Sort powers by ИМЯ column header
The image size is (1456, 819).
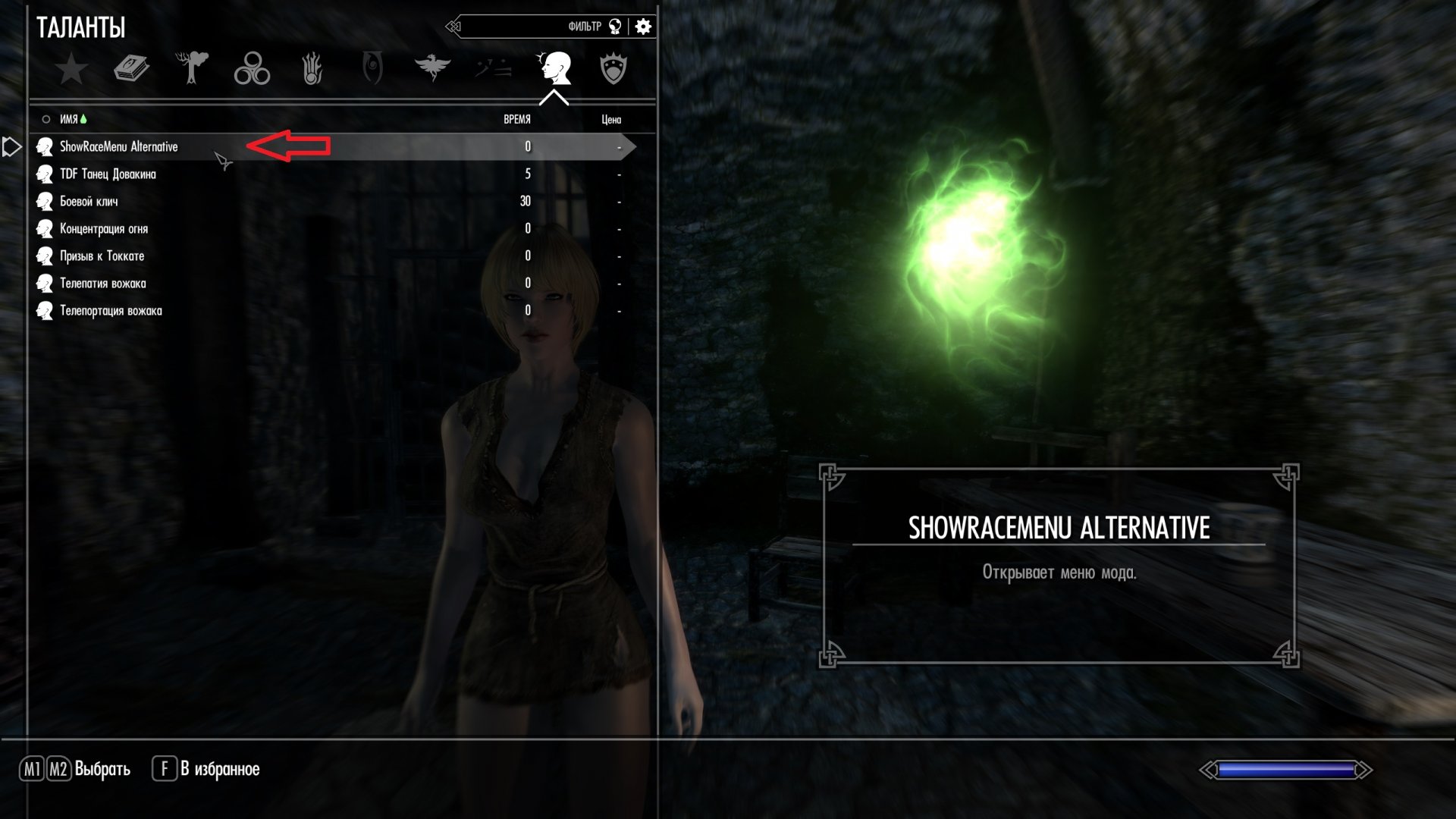point(69,119)
